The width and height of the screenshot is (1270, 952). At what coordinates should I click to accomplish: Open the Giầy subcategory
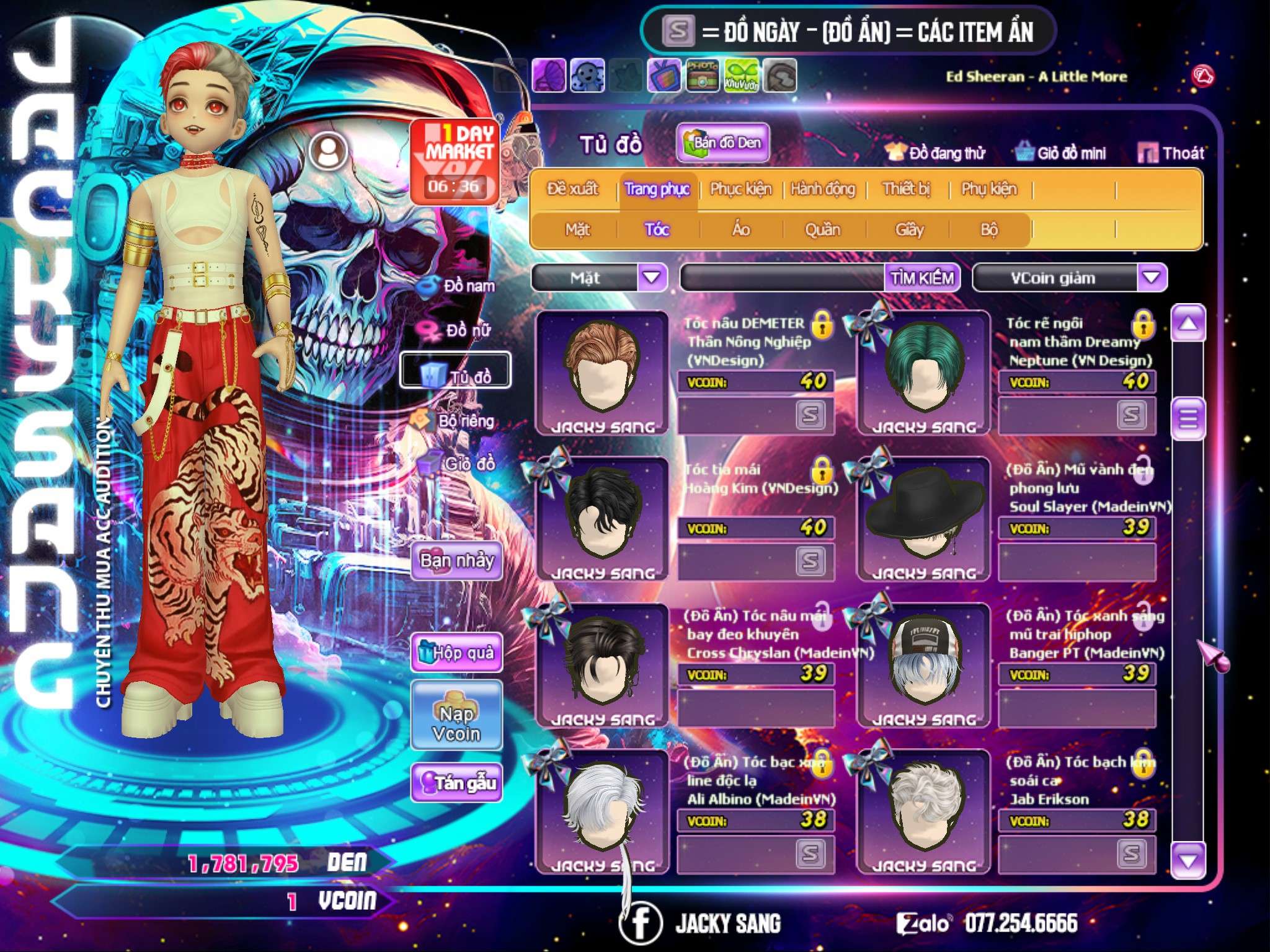coord(909,229)
